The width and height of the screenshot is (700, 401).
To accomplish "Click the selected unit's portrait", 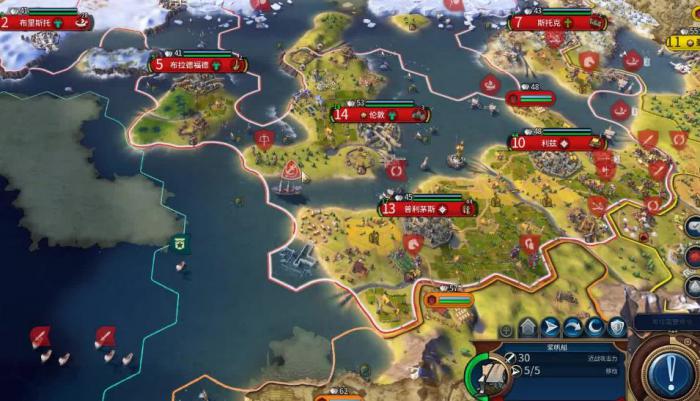I will (x=485, y=377).
